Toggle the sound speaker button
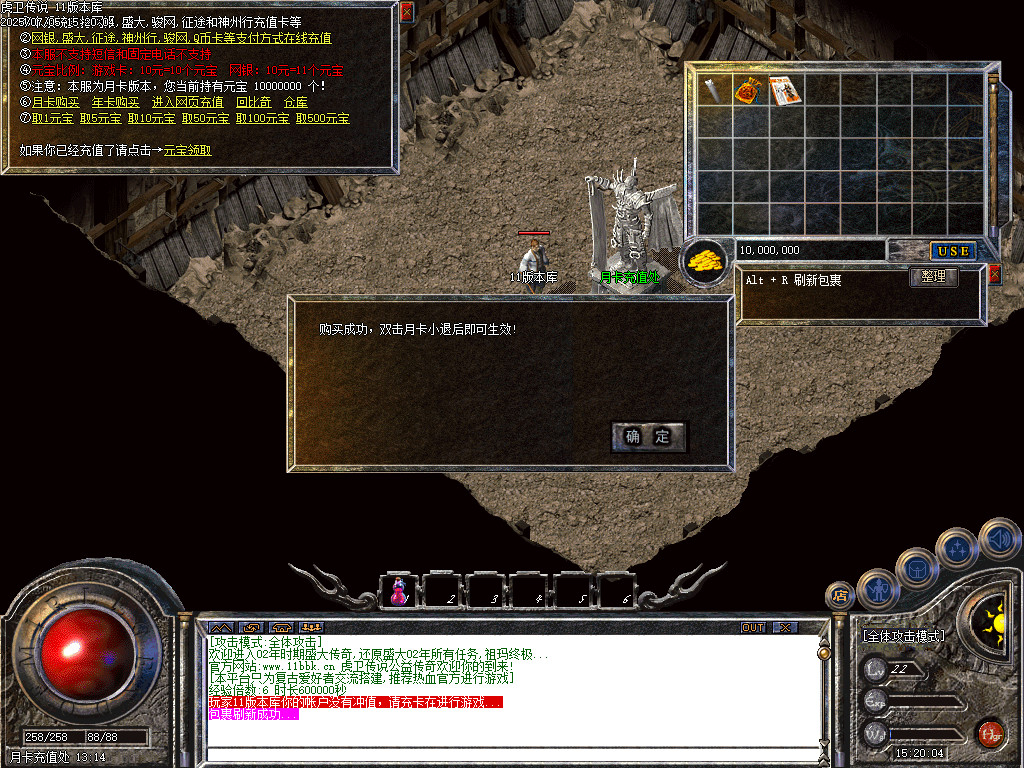This screenshot has width=1024, height=768. coord(998,538)
